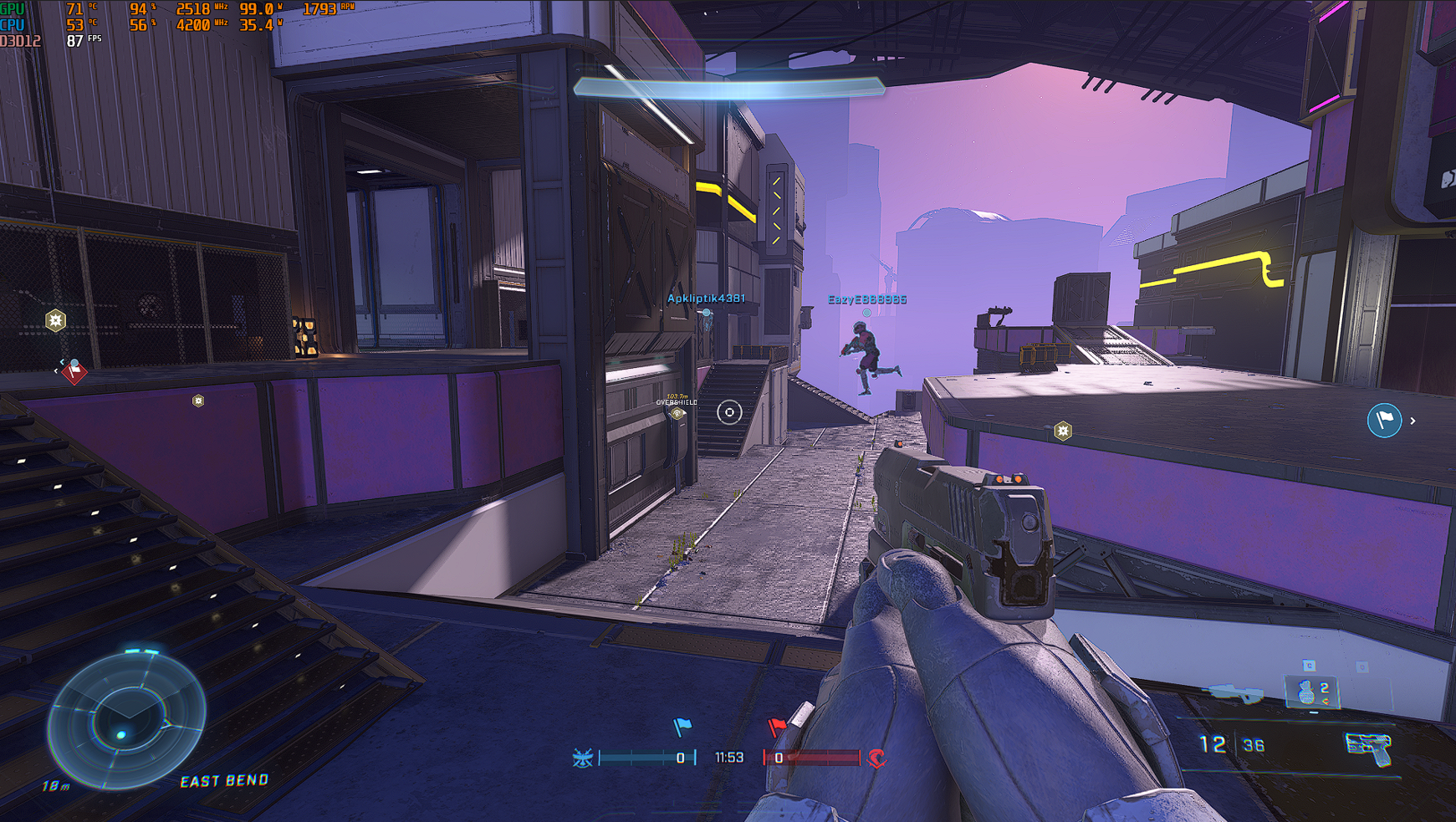Select the pistol weapon icon
The width and height of the screenshot is (1456, 822).
pos(1367,747)
